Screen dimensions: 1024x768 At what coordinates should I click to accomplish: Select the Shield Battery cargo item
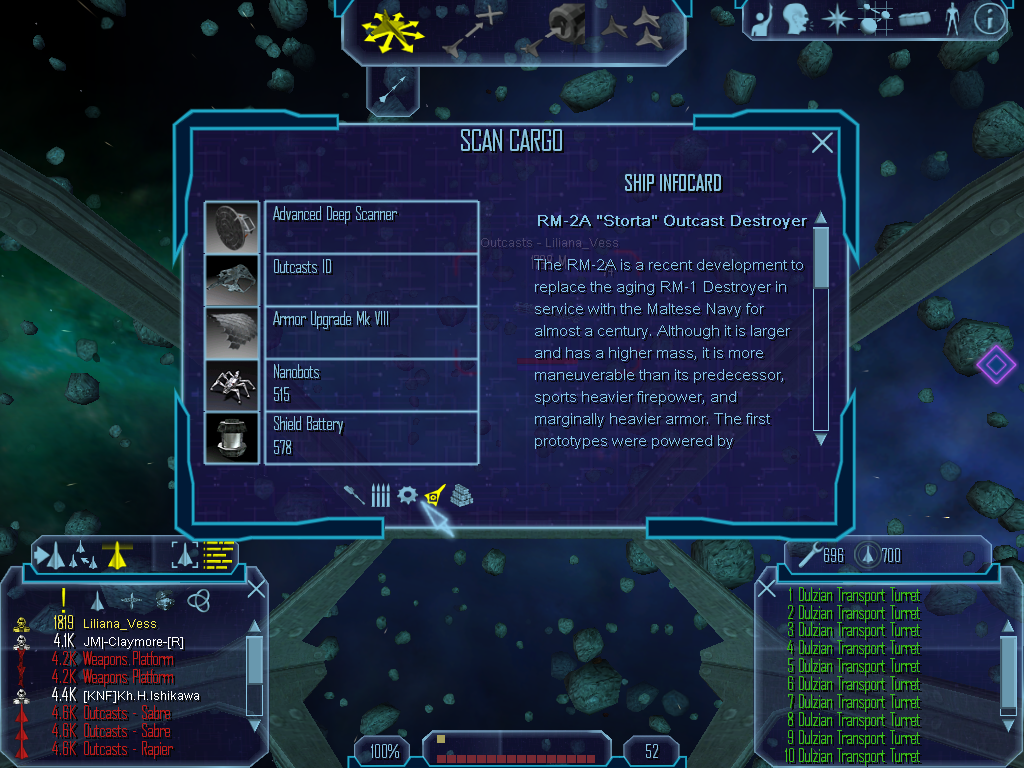[341, 437]
